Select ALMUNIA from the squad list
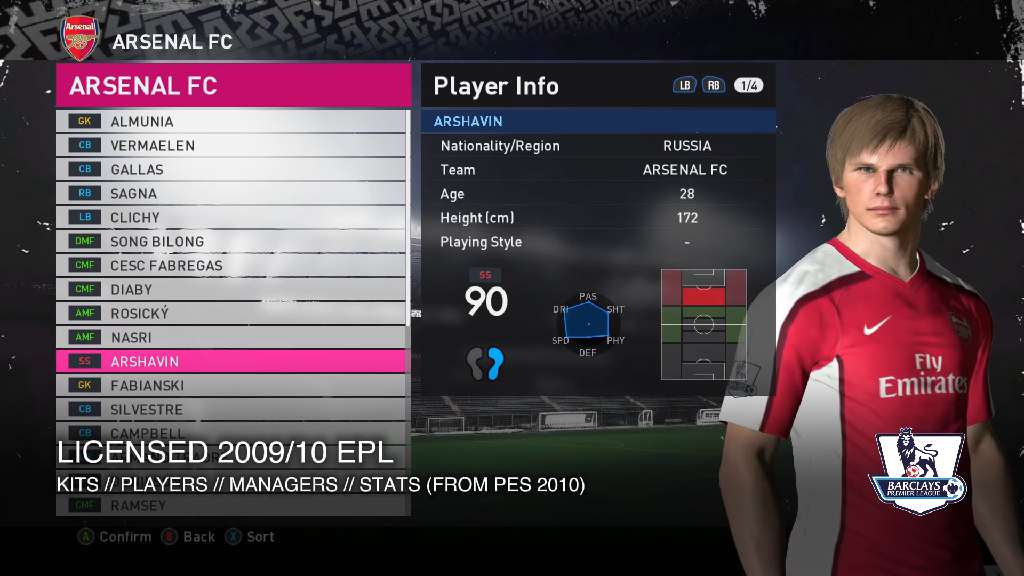This screenshot has height=576, width=1024. click(x=232, y=121)
